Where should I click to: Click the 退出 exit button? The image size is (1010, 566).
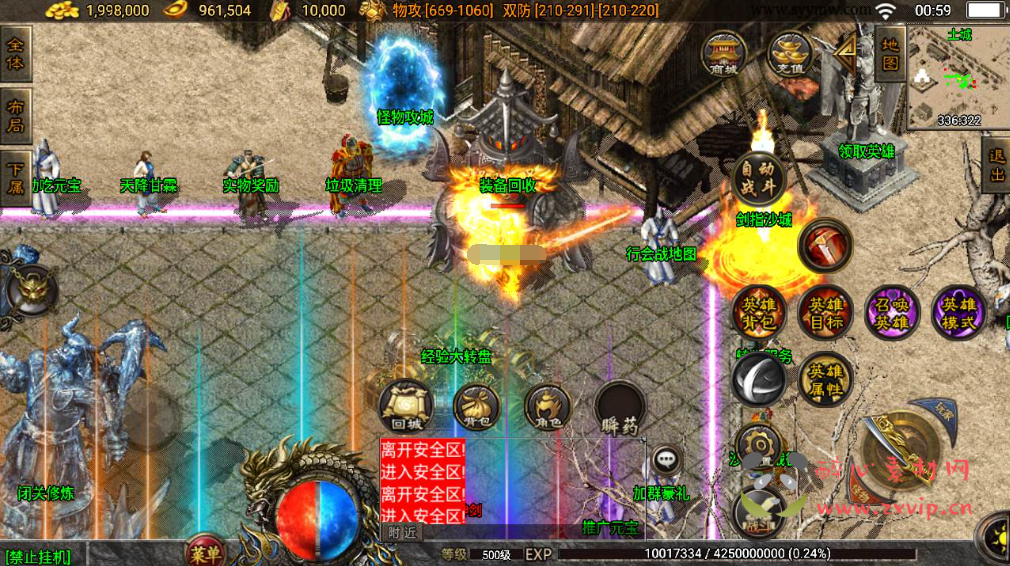996,165
